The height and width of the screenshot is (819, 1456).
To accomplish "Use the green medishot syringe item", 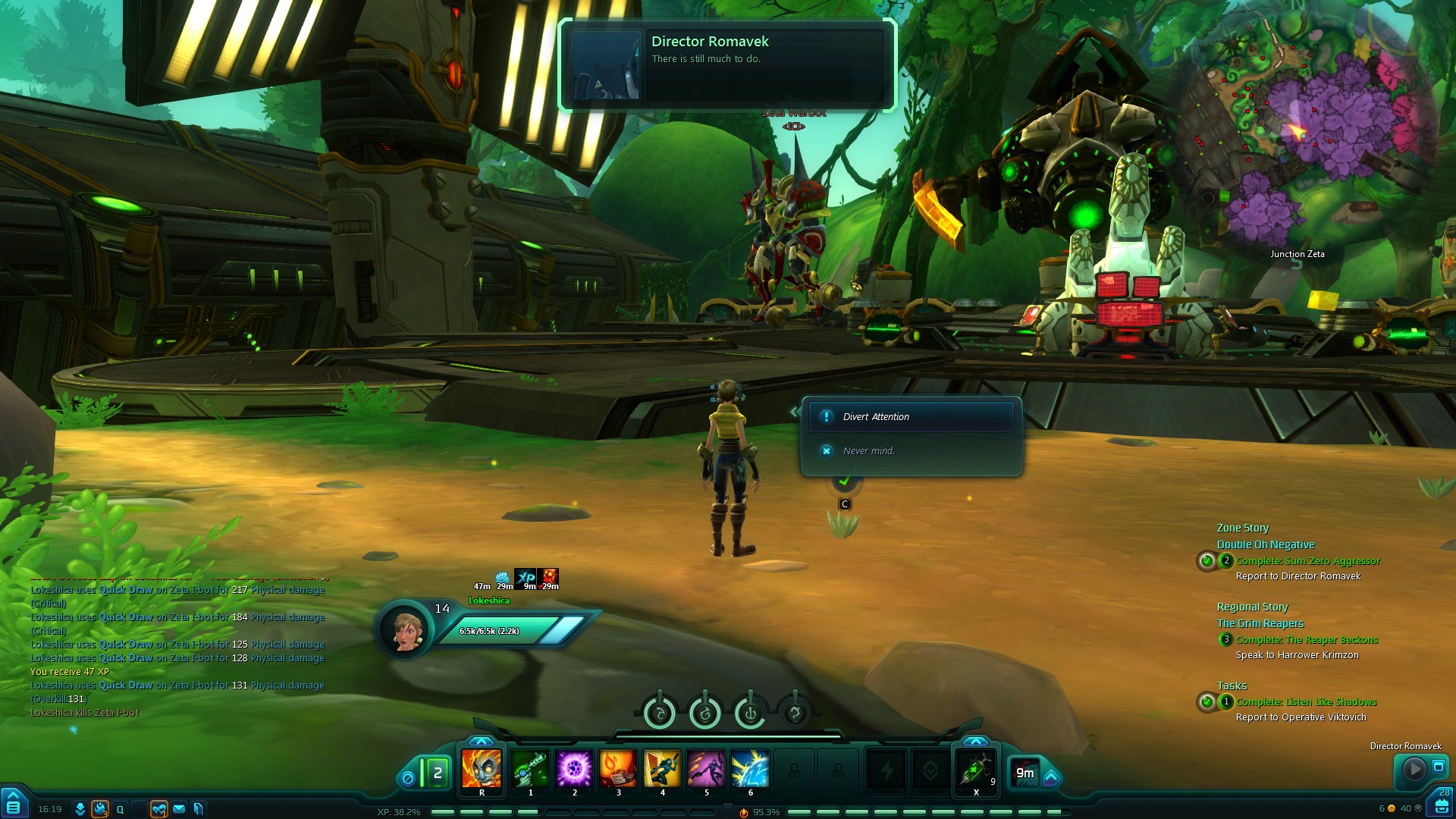I will point(975,769).
